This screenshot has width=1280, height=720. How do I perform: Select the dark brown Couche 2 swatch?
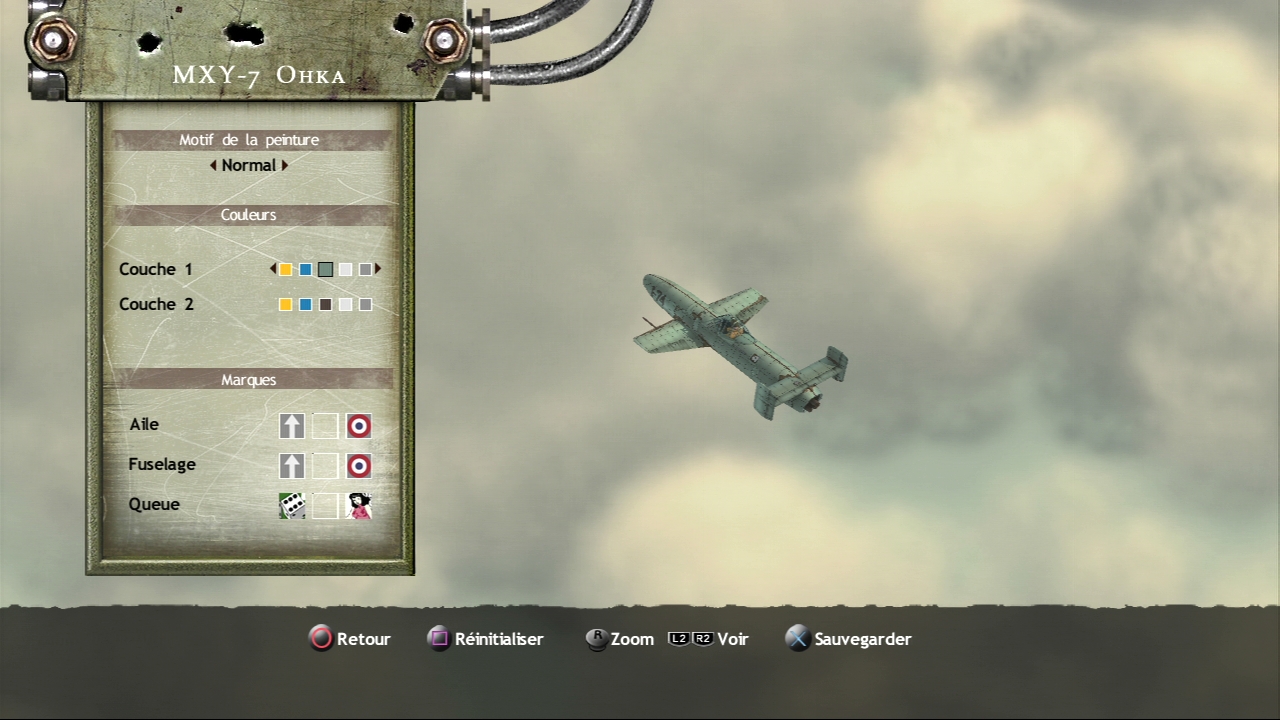click(325, 304)
